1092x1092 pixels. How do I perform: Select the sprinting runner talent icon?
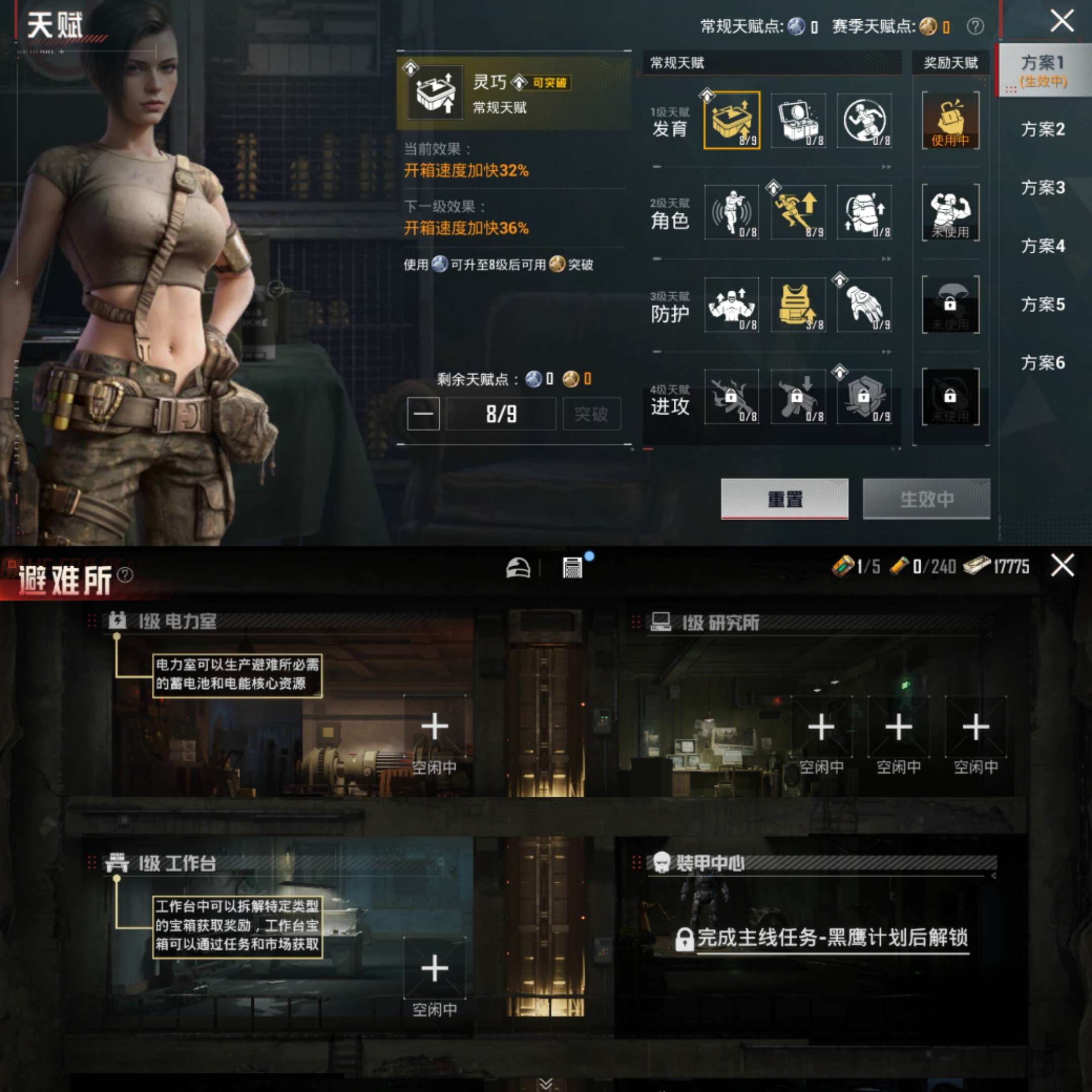tap(867, 120)
